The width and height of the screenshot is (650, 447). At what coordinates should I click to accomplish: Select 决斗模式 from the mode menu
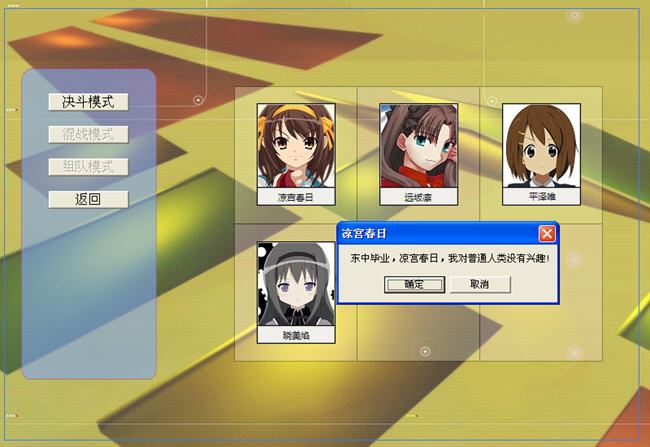coord(88,102)
